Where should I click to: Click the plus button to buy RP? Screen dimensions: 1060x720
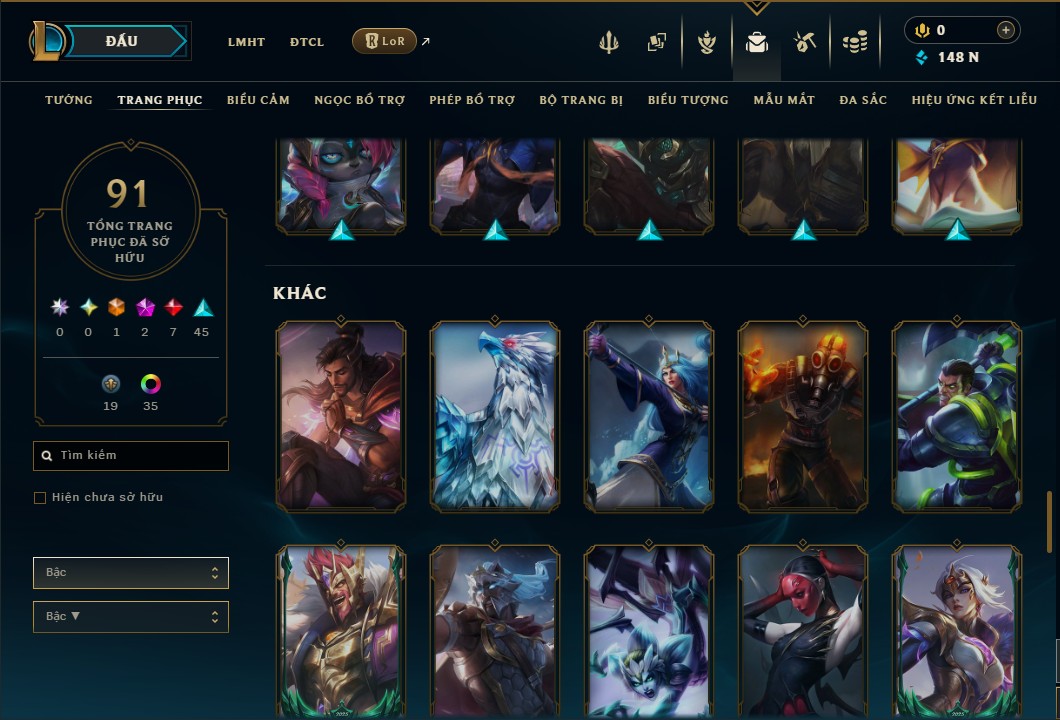[1005, 30]
